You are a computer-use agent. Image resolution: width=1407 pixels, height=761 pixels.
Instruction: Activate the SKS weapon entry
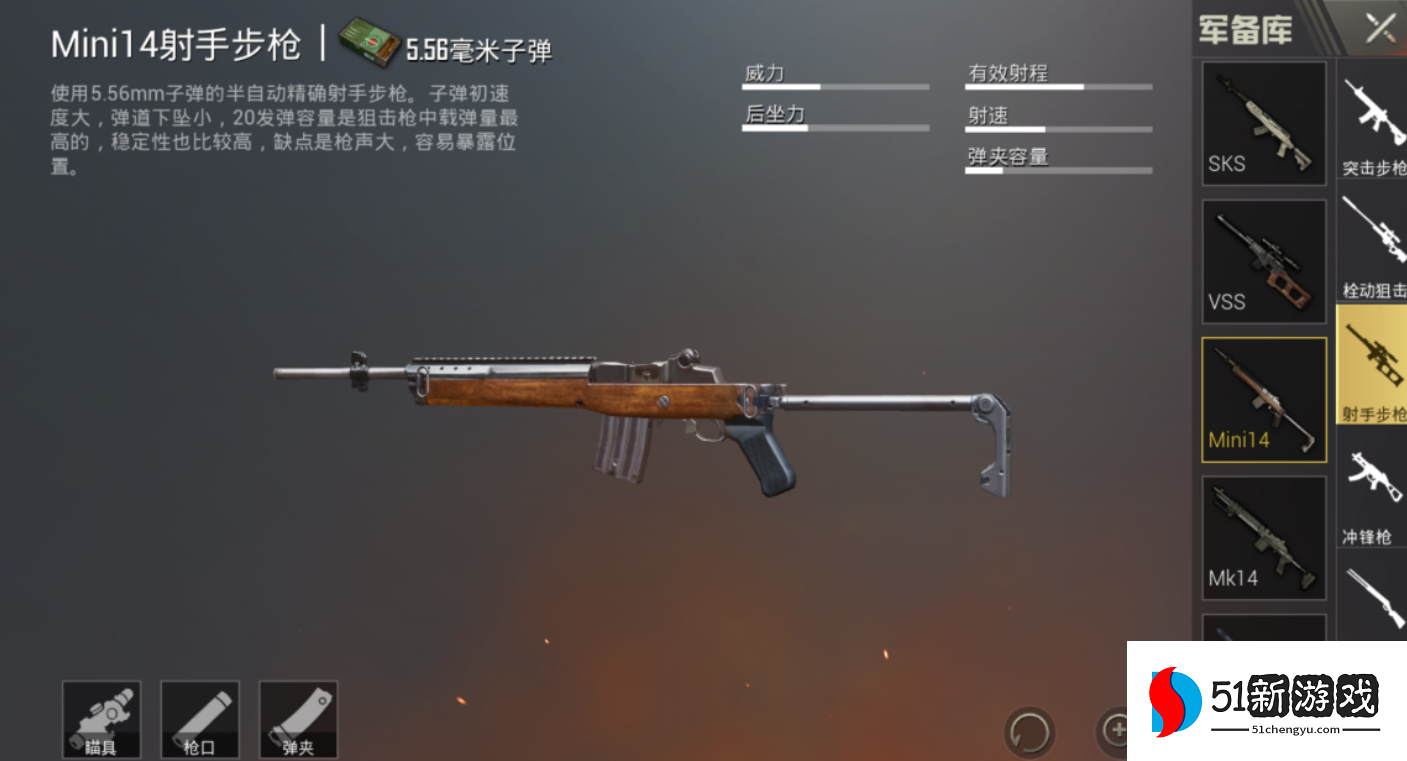pos(1263,123)
